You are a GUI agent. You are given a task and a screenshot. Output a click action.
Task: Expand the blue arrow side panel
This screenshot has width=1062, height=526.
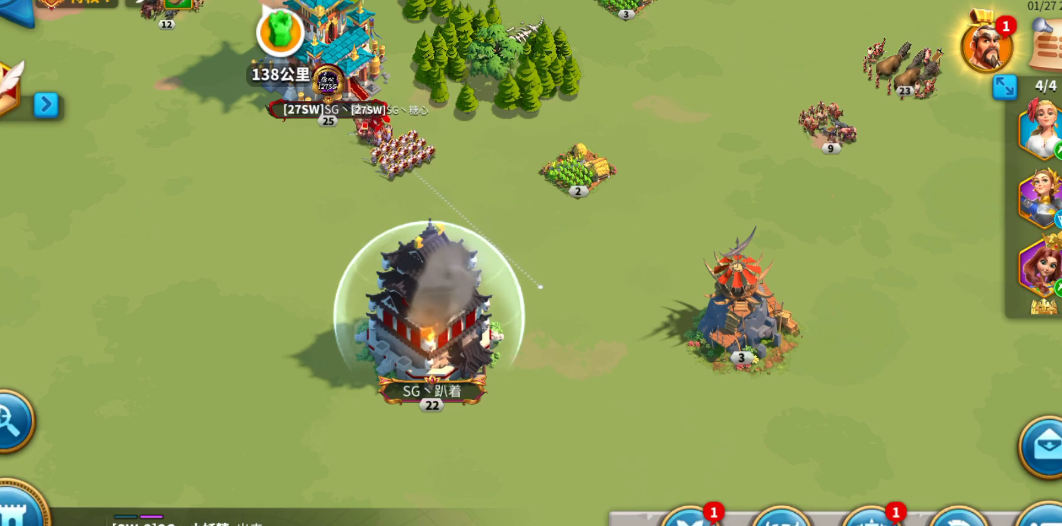(46, 104)
